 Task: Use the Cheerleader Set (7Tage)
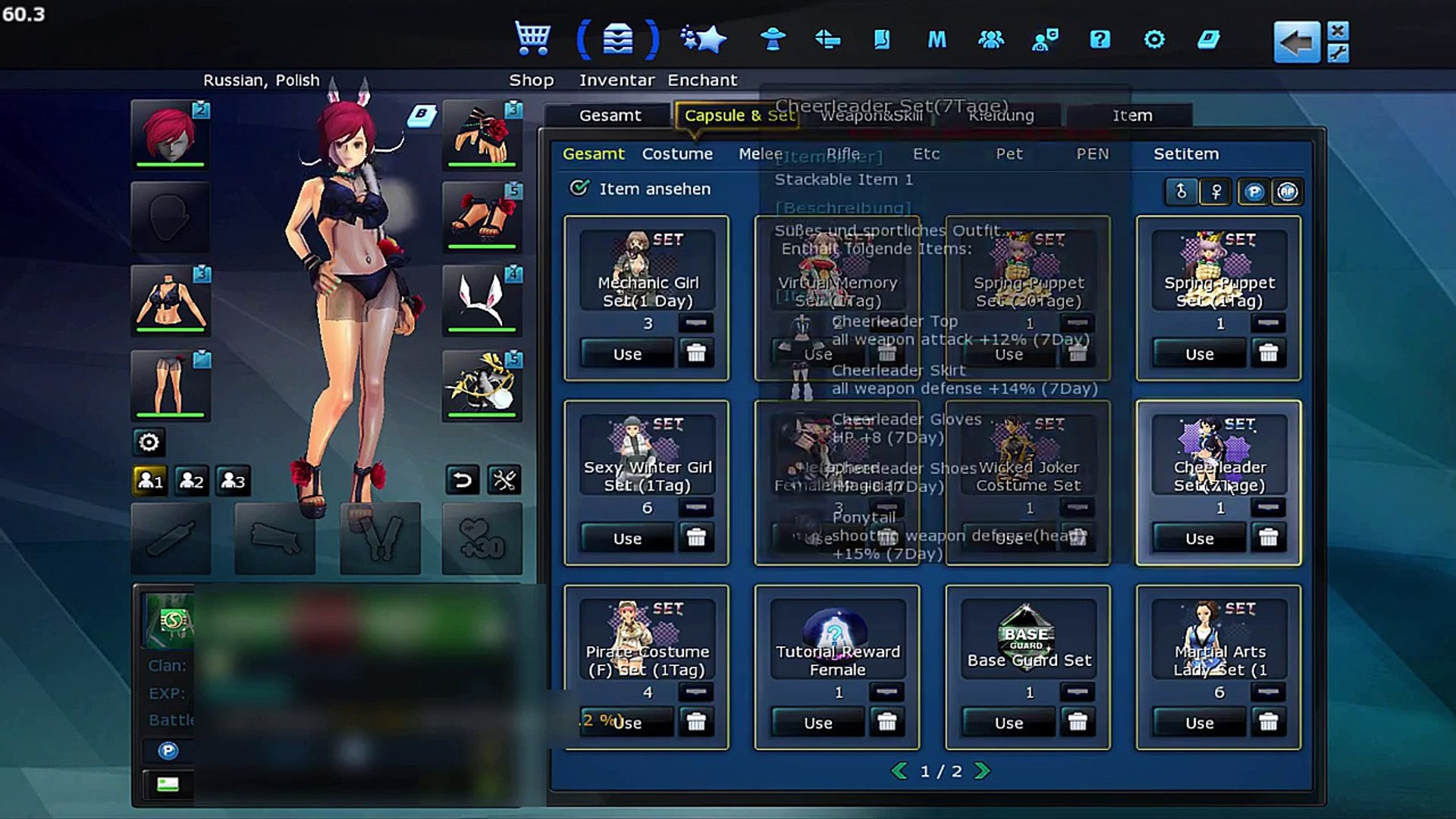coord(1199,538)
